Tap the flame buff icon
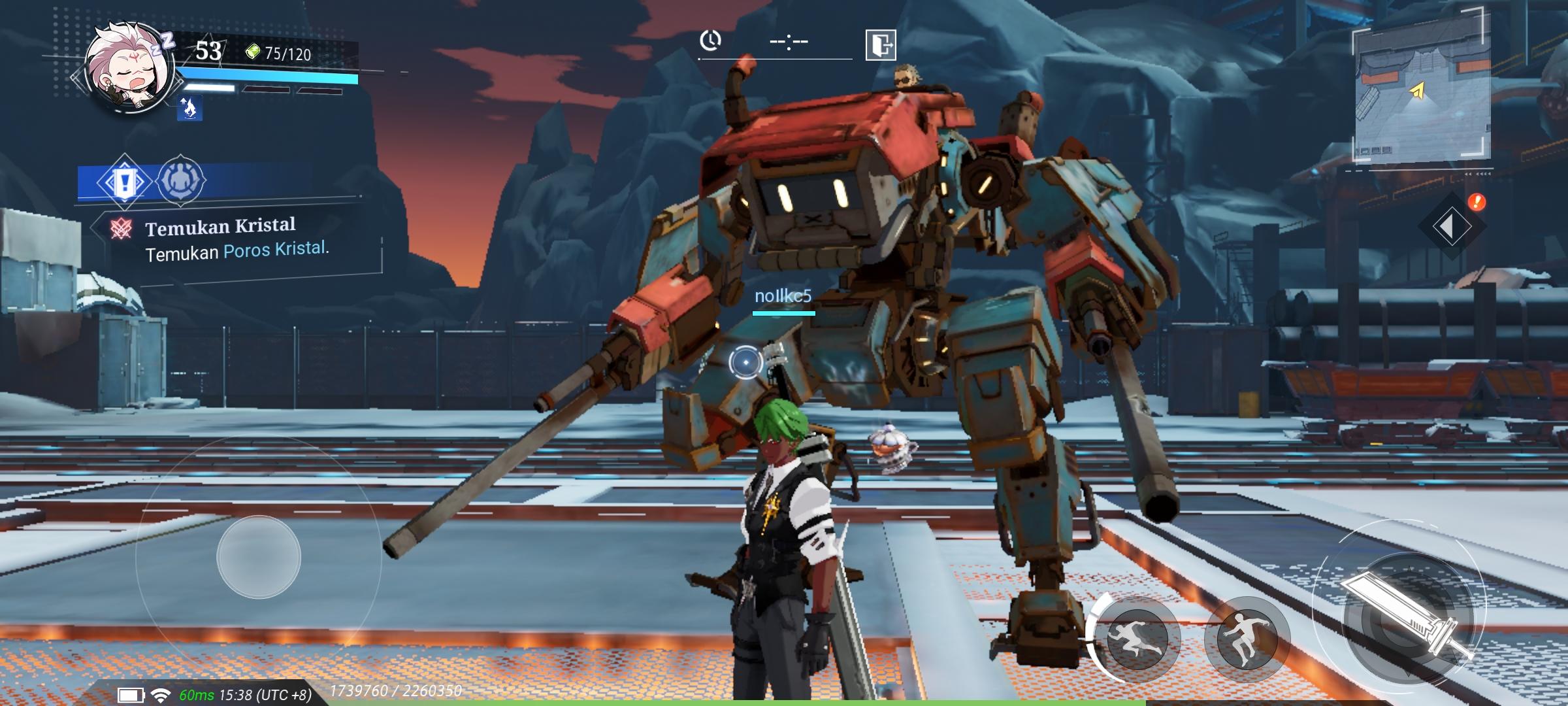The image size is (1568, 706). [x=189, y=108]
